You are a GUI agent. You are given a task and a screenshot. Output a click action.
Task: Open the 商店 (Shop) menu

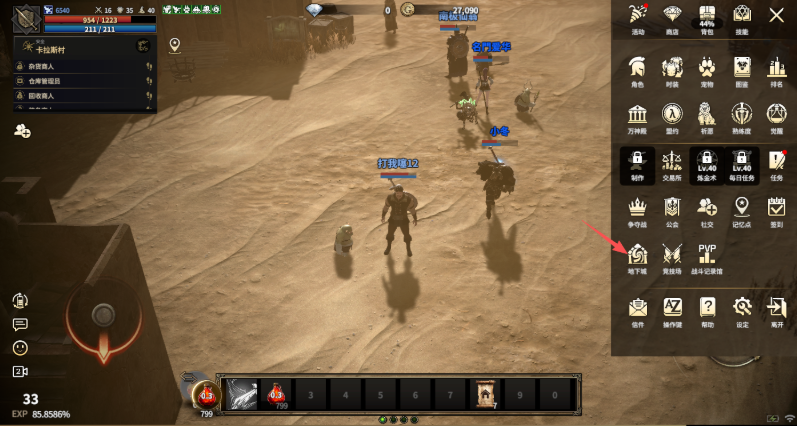[672, 16]
